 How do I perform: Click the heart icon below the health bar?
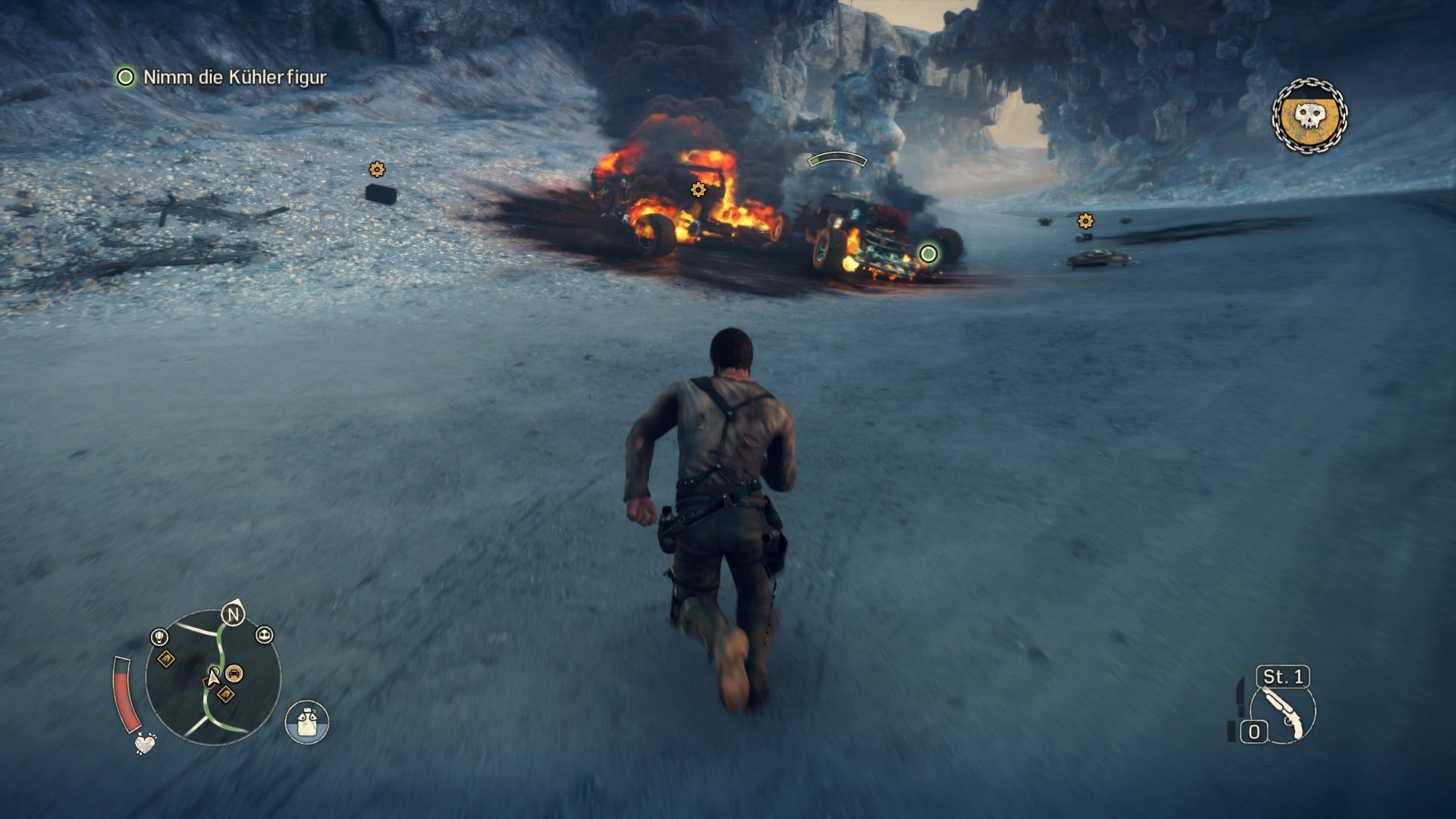(x=145, y=743)
